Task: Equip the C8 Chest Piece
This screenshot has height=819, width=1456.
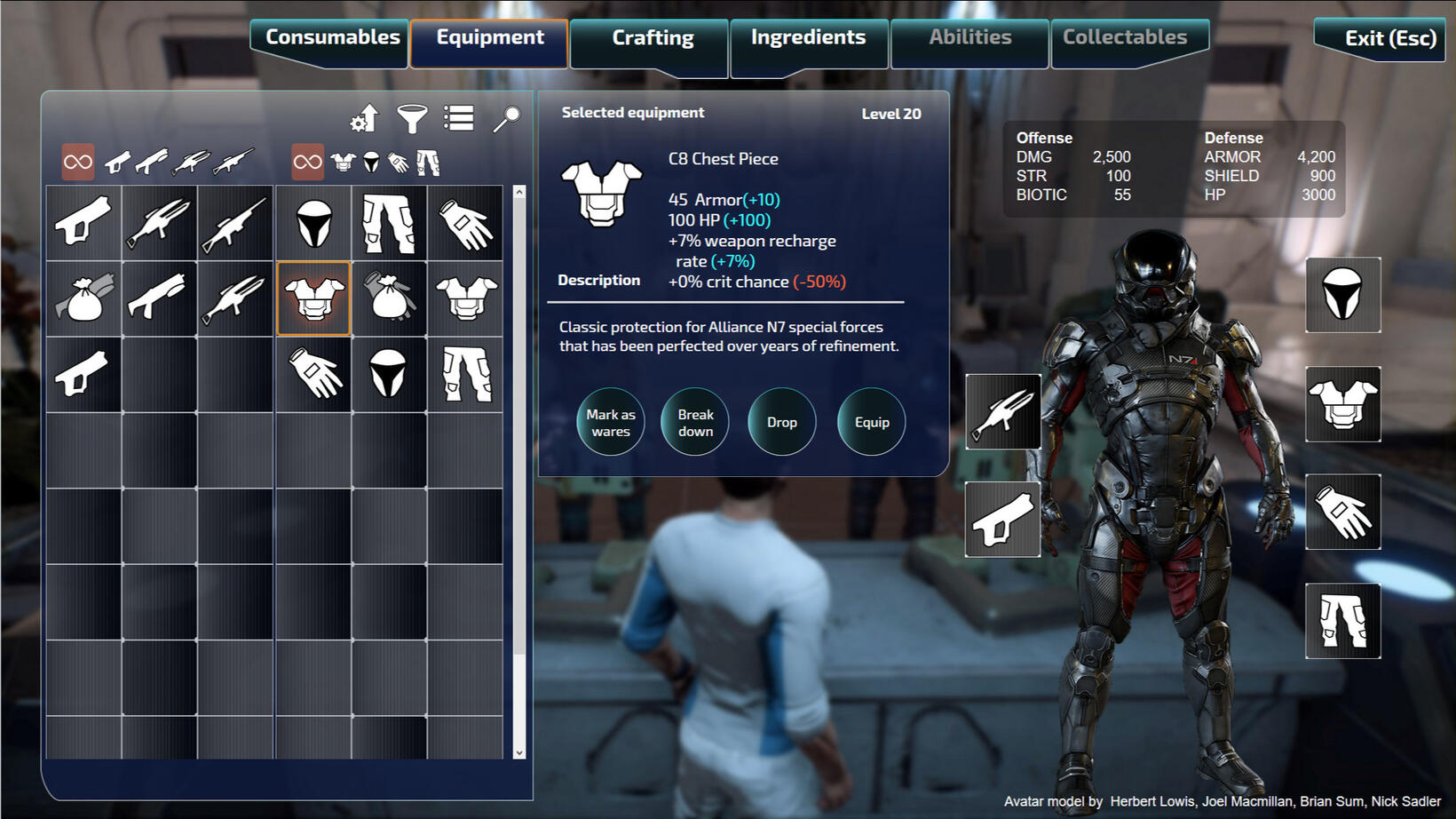Action: tap(871, 422)
